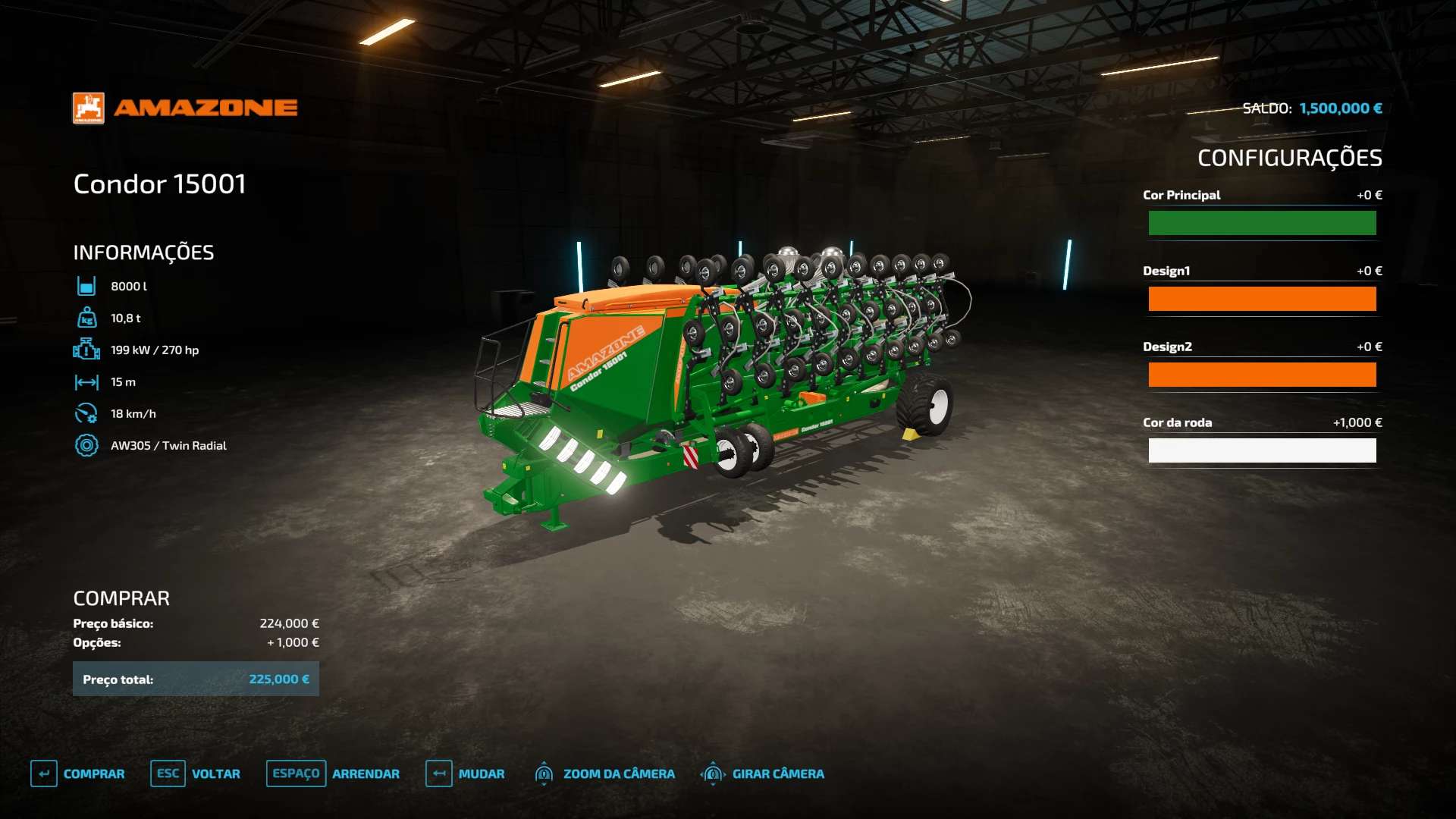Select the white wheel color swatch
The image size is (1456, 819).
tap(1262, 450)
